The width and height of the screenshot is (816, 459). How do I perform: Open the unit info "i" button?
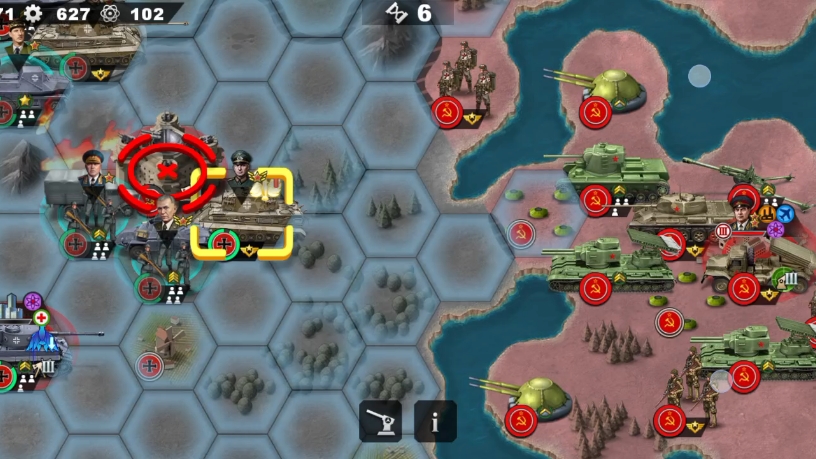click(435, 421)
